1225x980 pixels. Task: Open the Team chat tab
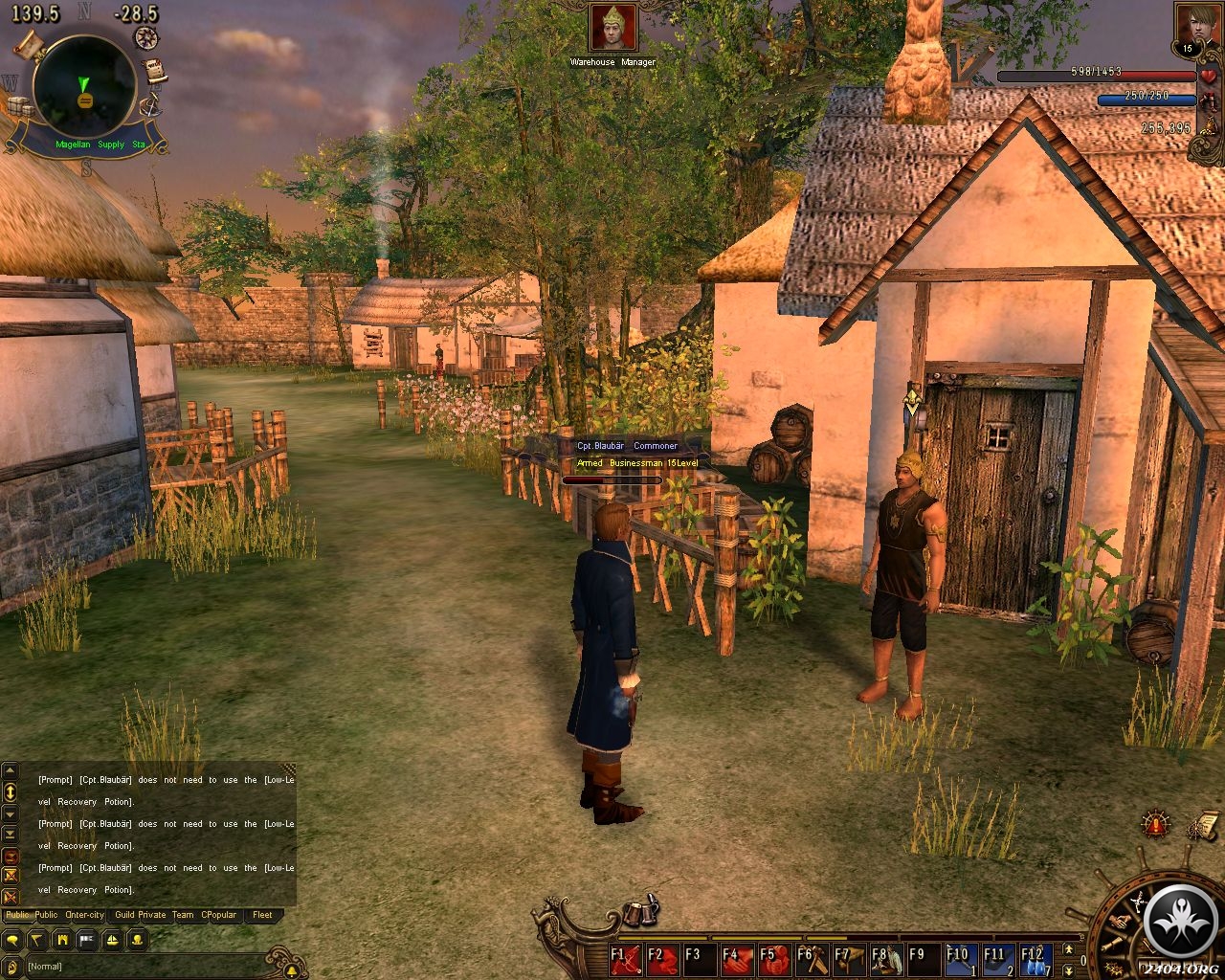[182, 915]
